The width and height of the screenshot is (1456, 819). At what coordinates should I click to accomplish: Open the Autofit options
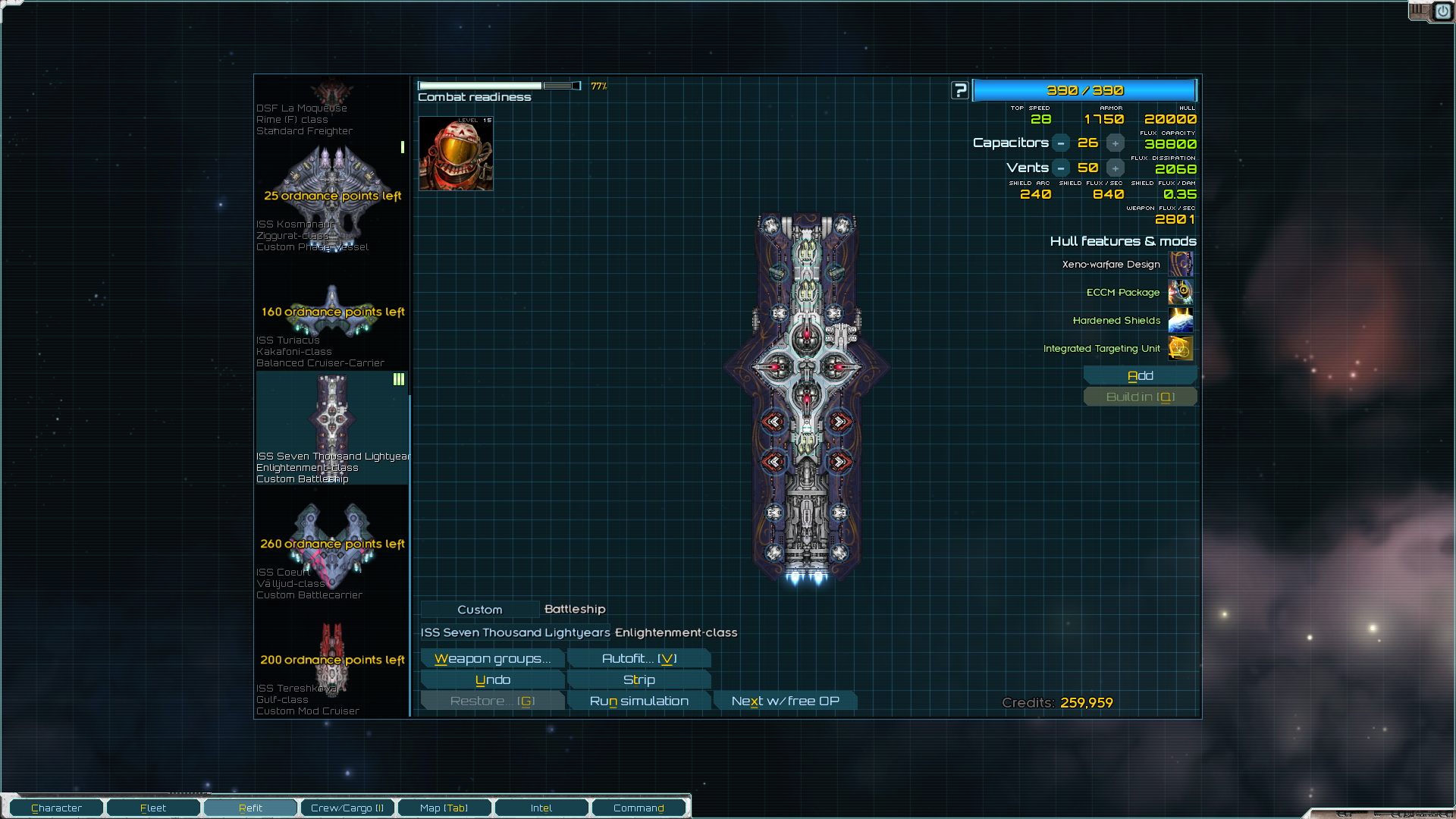pos(639,659)
